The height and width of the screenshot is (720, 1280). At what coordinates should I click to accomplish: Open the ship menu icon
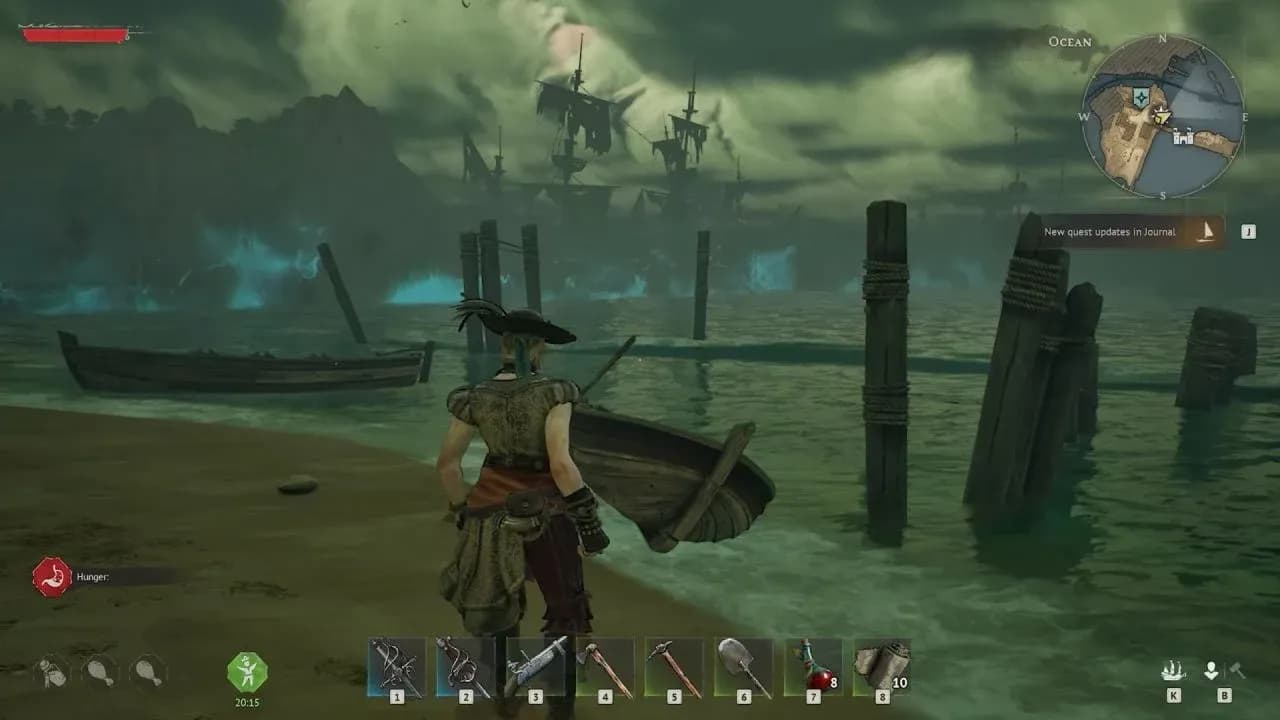pos(1173,671)
